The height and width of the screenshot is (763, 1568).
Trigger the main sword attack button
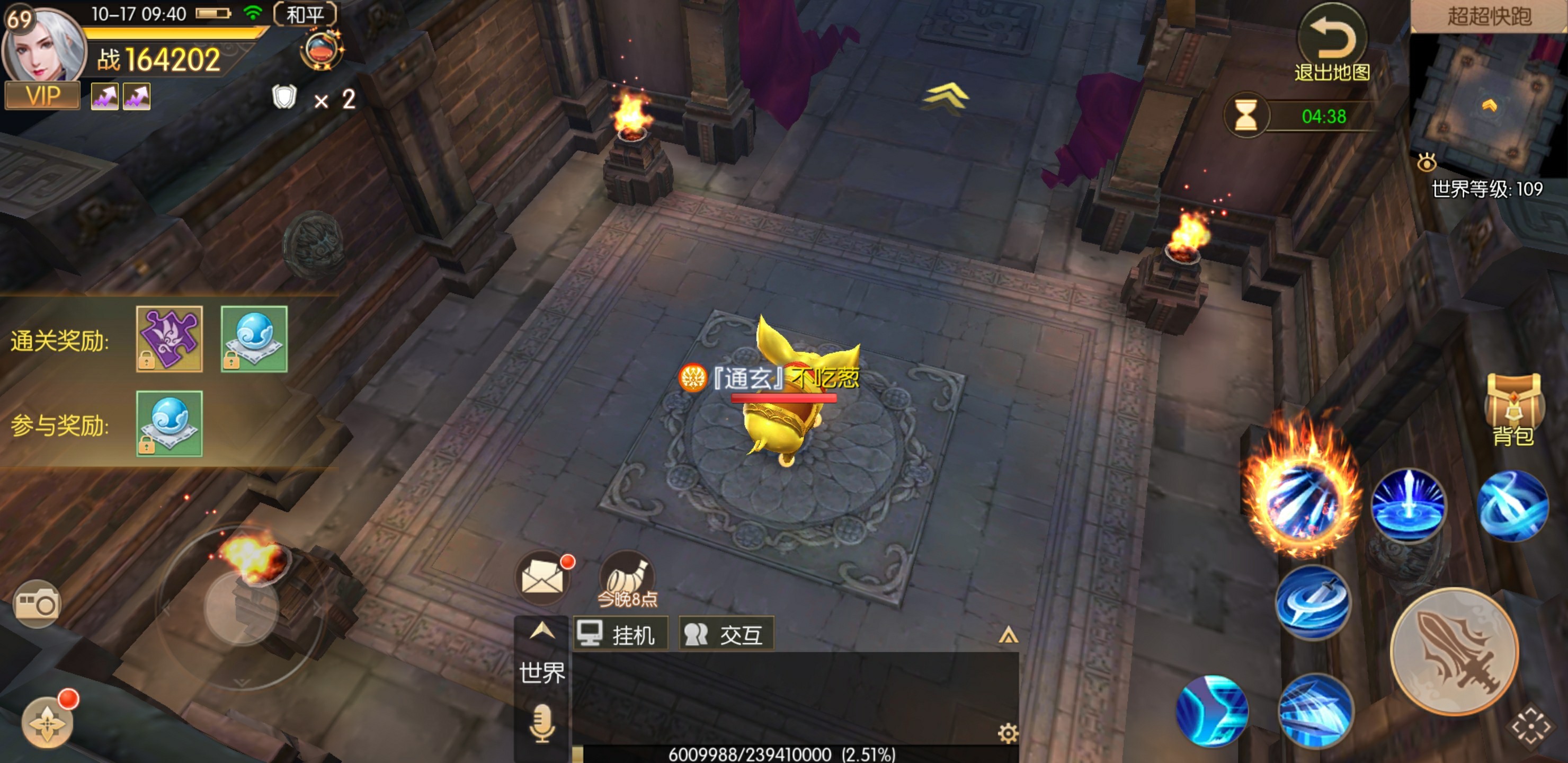click(x=1454, y=651)
